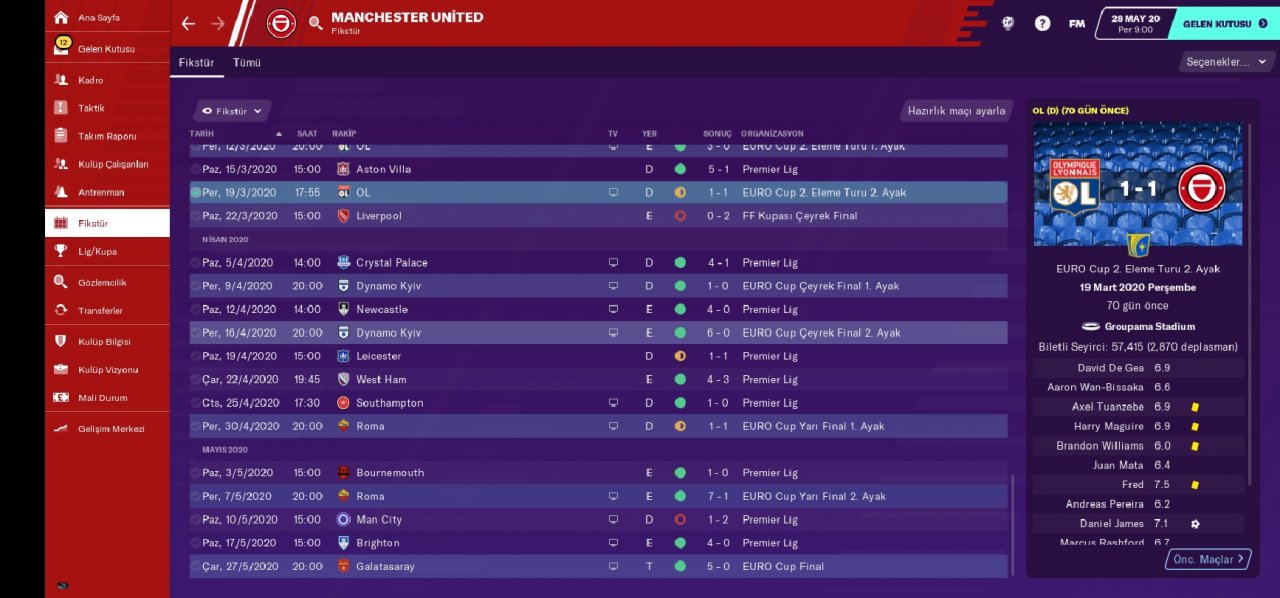Click the back arrow navigation button
Viewport: 1280px width, 598px height.
coord(188,23)
